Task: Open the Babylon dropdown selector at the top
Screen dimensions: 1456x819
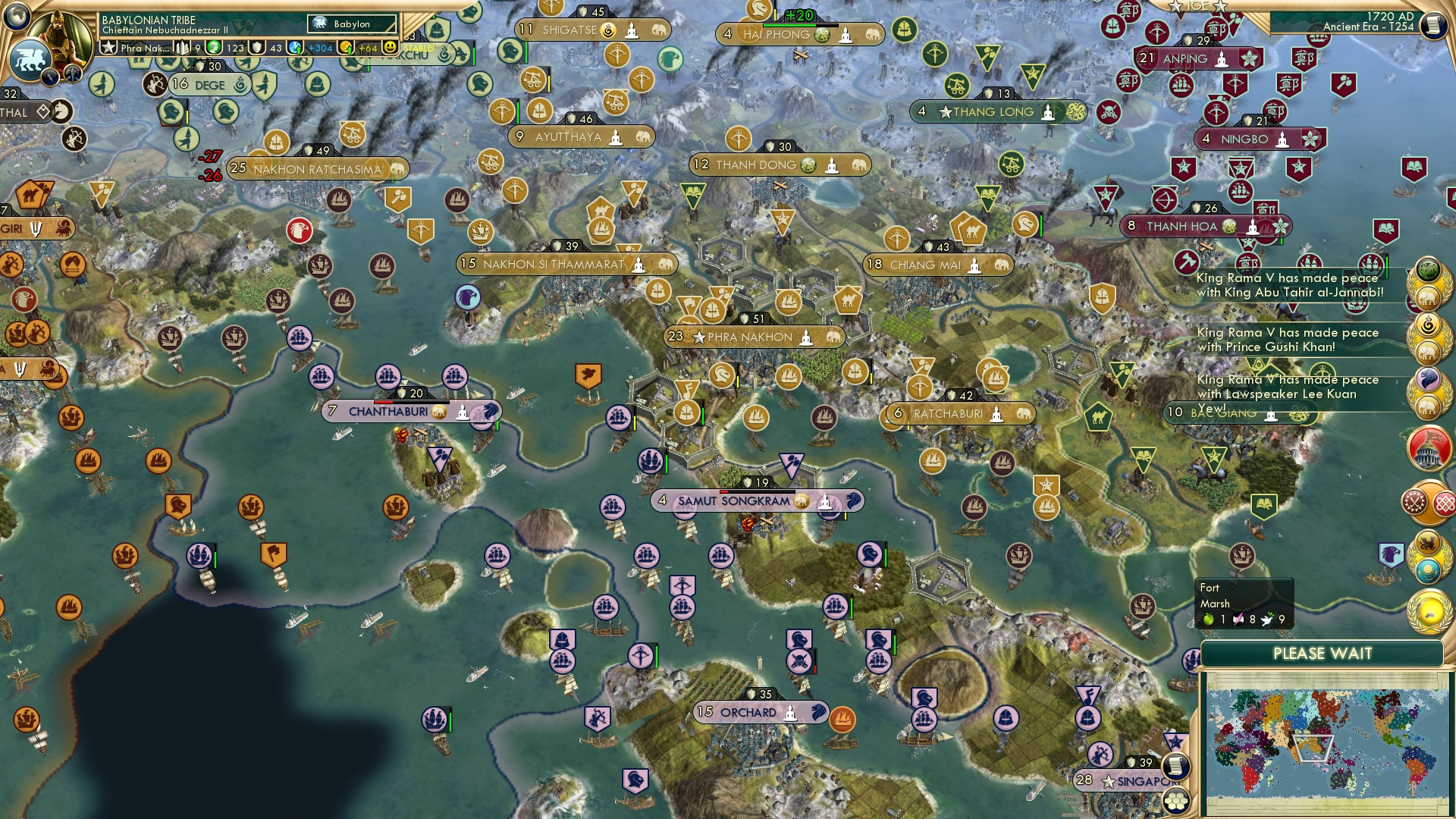Action: click(350, 24)
